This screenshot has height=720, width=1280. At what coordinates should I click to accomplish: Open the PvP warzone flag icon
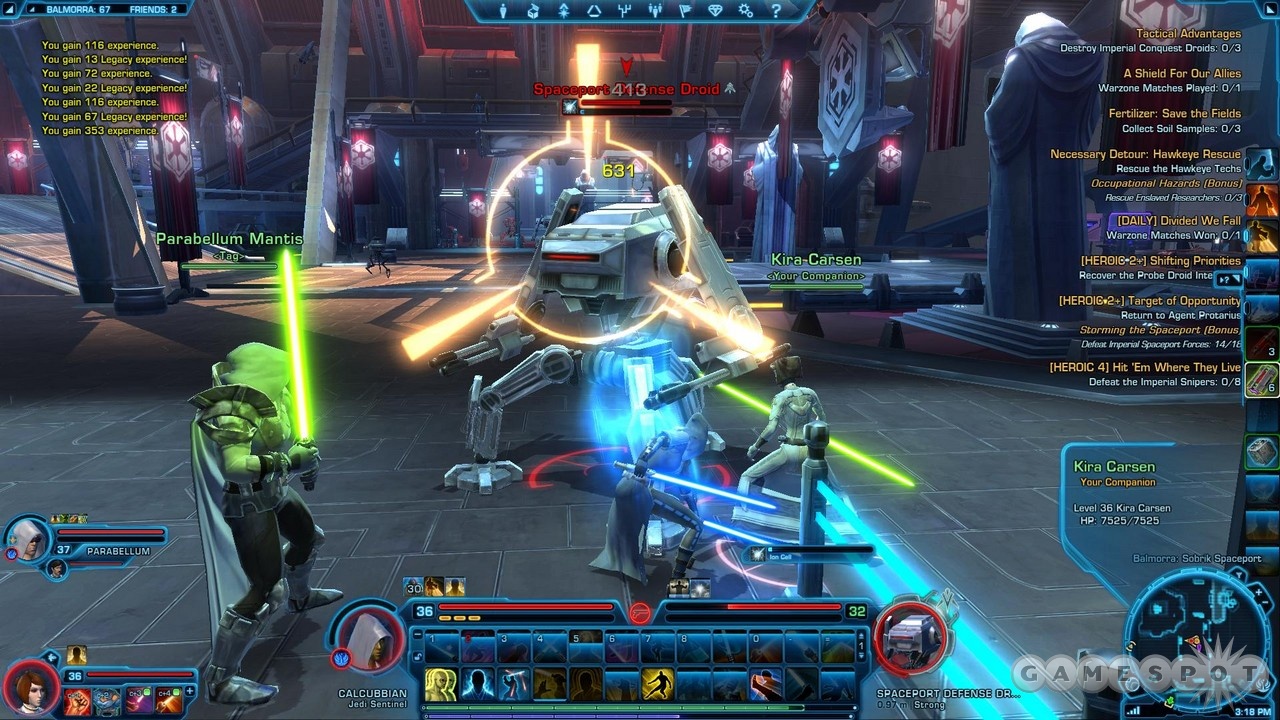686,12
